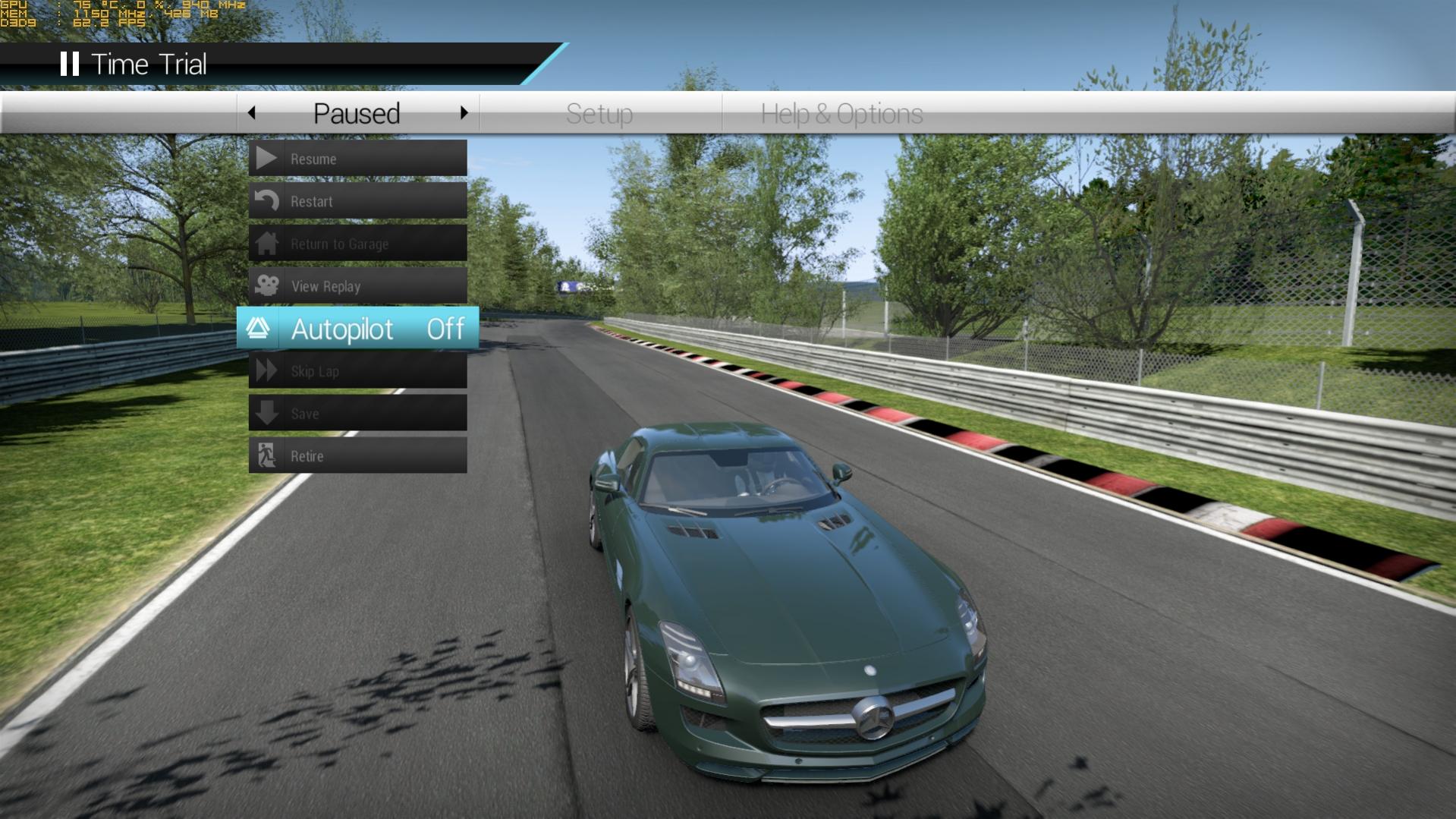Click the Save menu entry

[357, 414]
